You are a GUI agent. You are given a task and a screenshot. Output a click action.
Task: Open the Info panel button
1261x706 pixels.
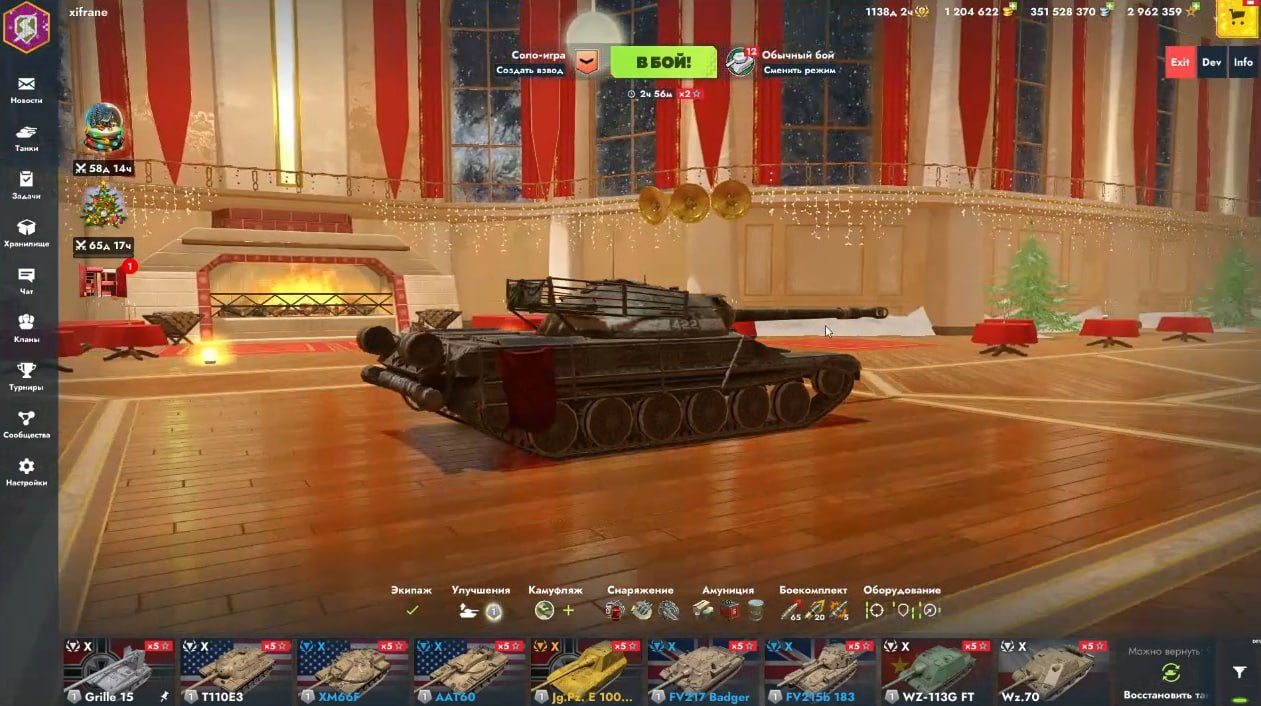click(1243, 62)
